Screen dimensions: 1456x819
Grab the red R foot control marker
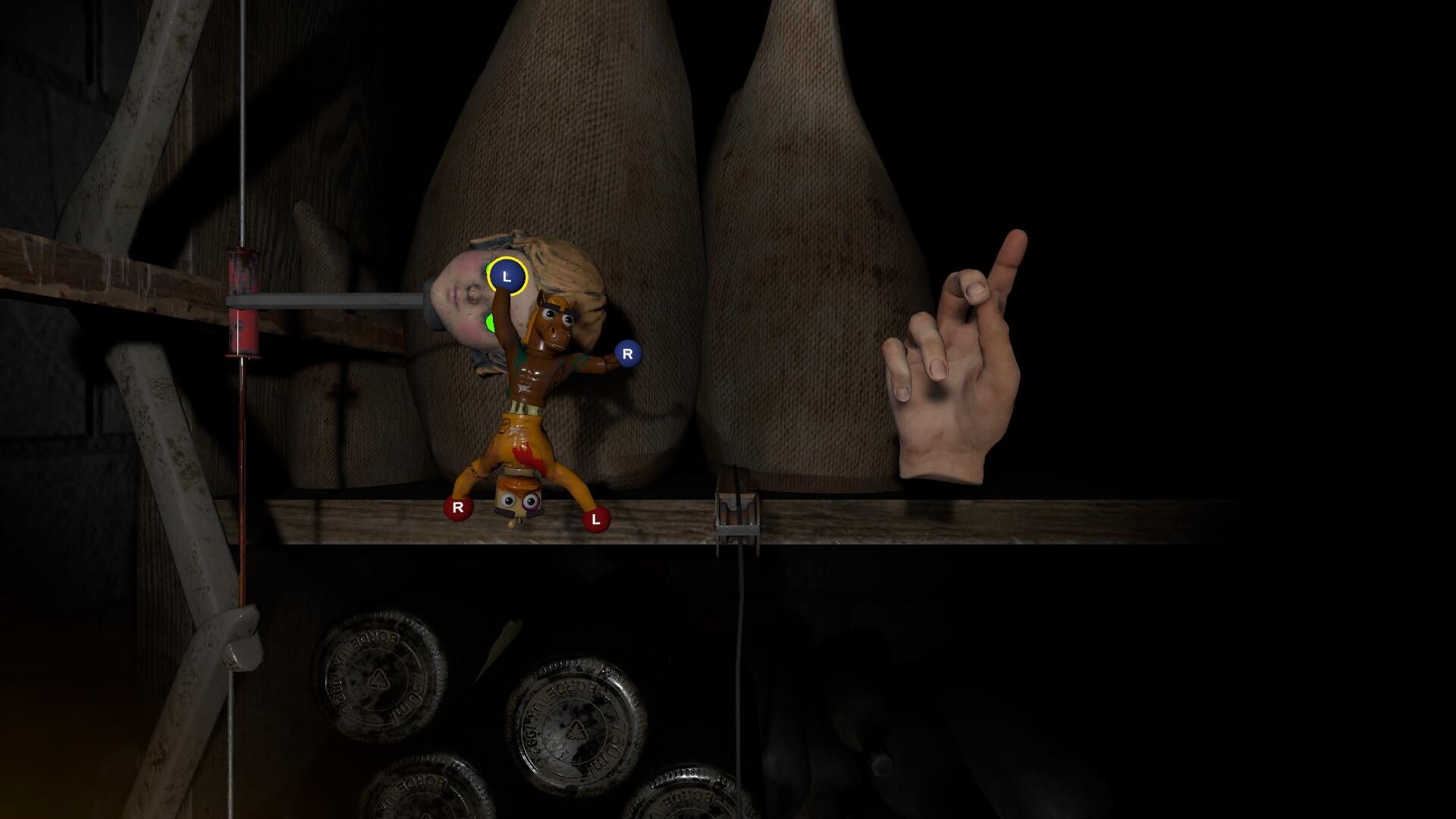[458, 507]
